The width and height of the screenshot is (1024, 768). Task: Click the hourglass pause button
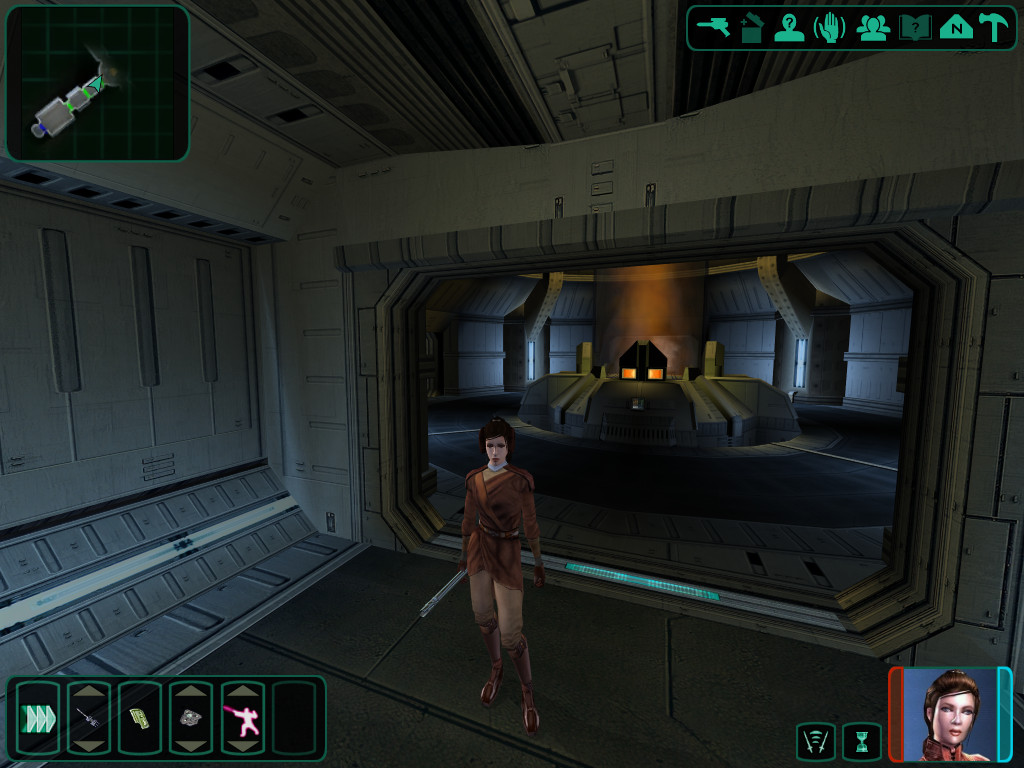[861, 741]
